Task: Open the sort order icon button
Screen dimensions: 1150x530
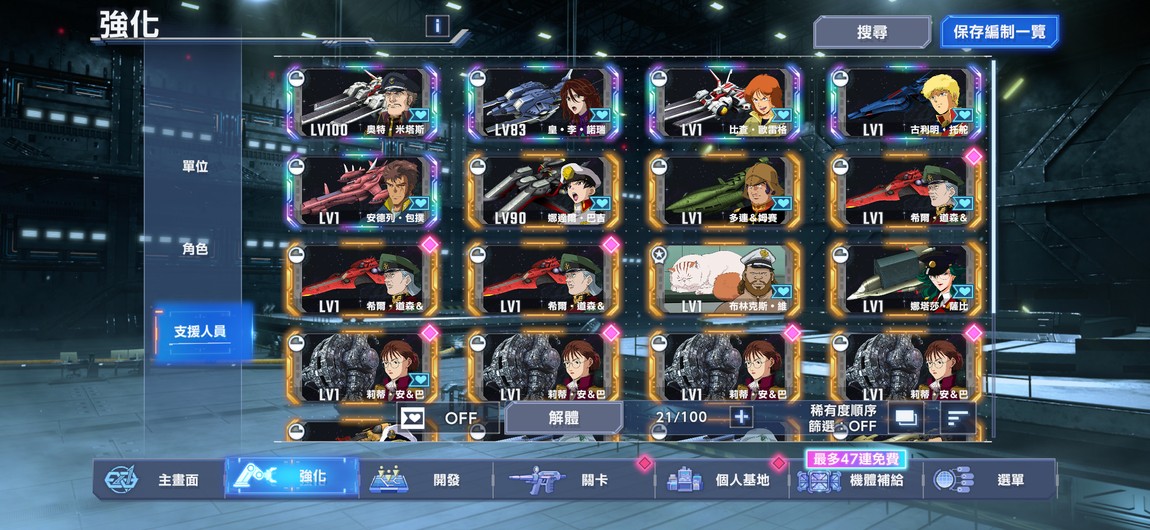Action: (x=958, y=418)
